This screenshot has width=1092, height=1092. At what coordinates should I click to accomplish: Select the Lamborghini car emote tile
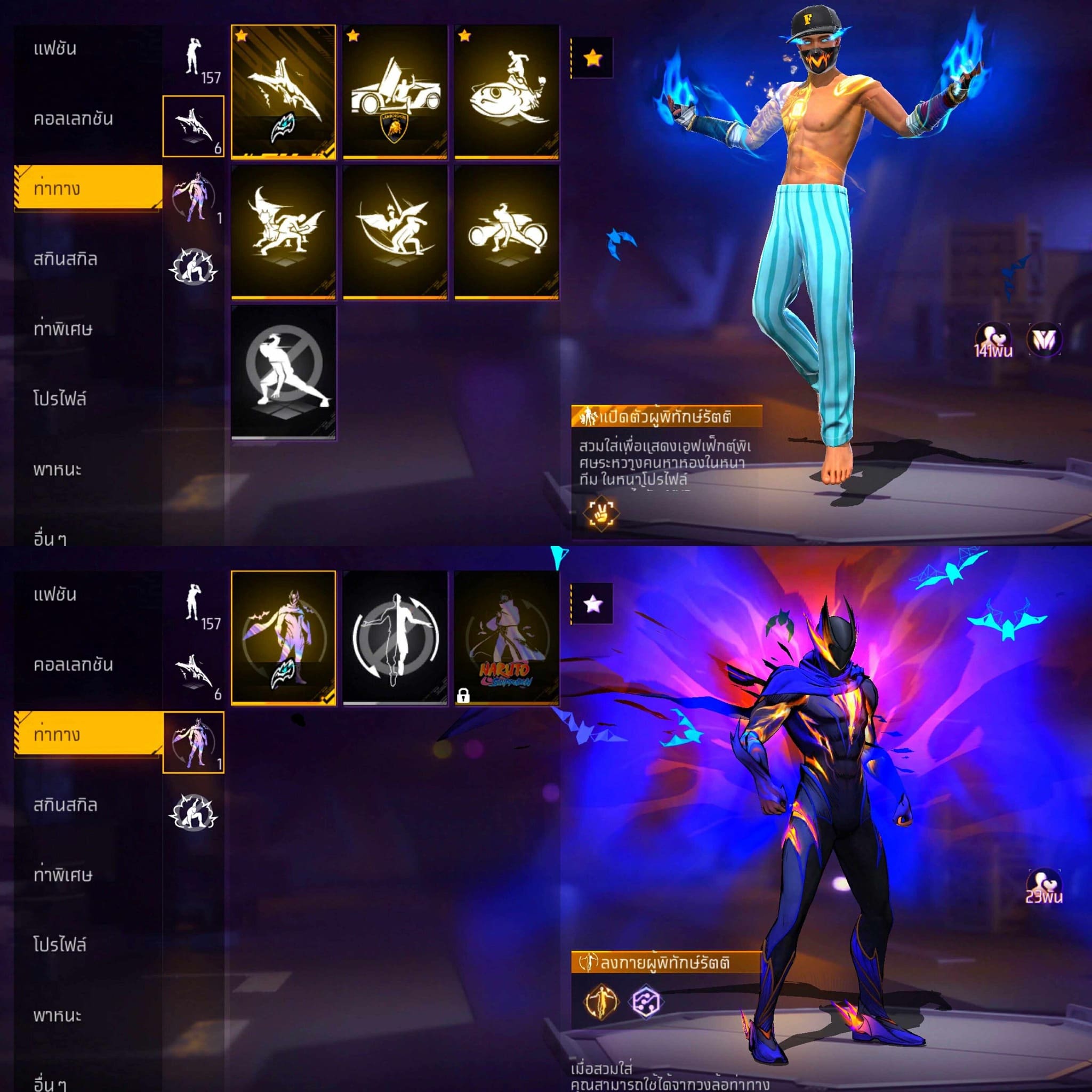395,92
